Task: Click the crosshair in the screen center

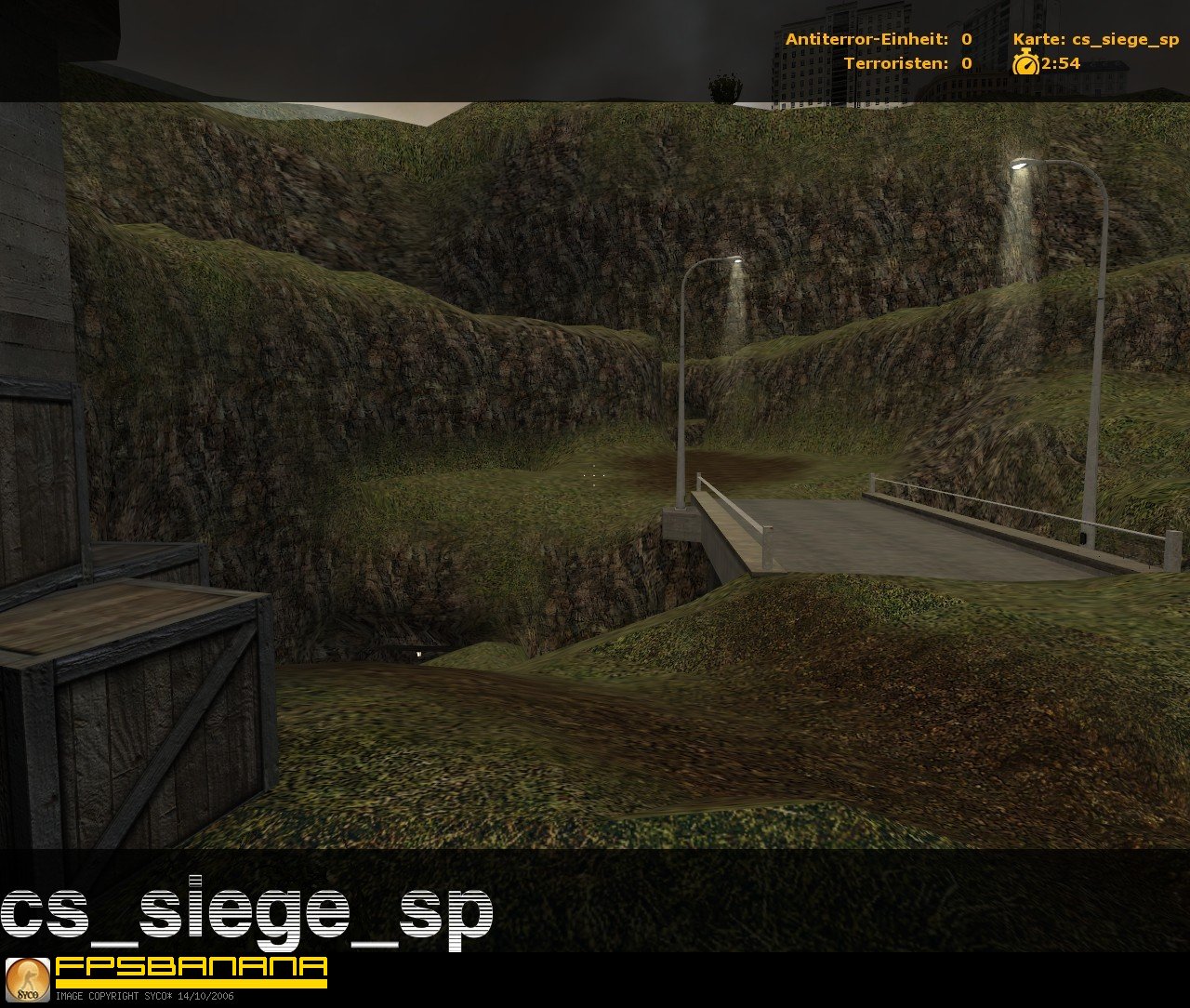Action: [x=595, y=474]
